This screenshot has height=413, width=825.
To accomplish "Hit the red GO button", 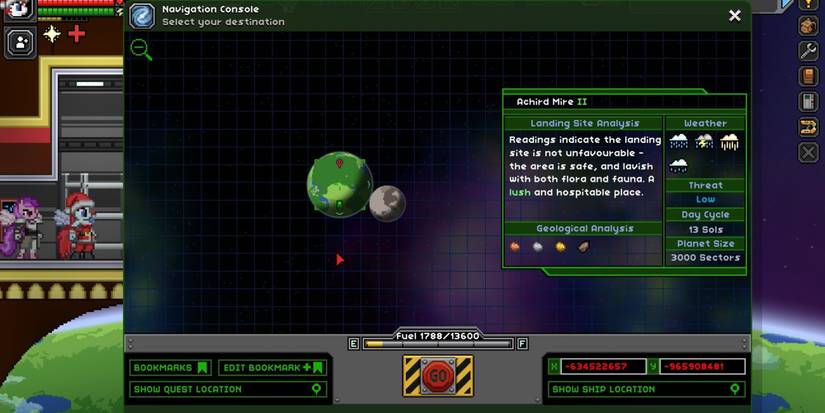I will pos(437,376).
